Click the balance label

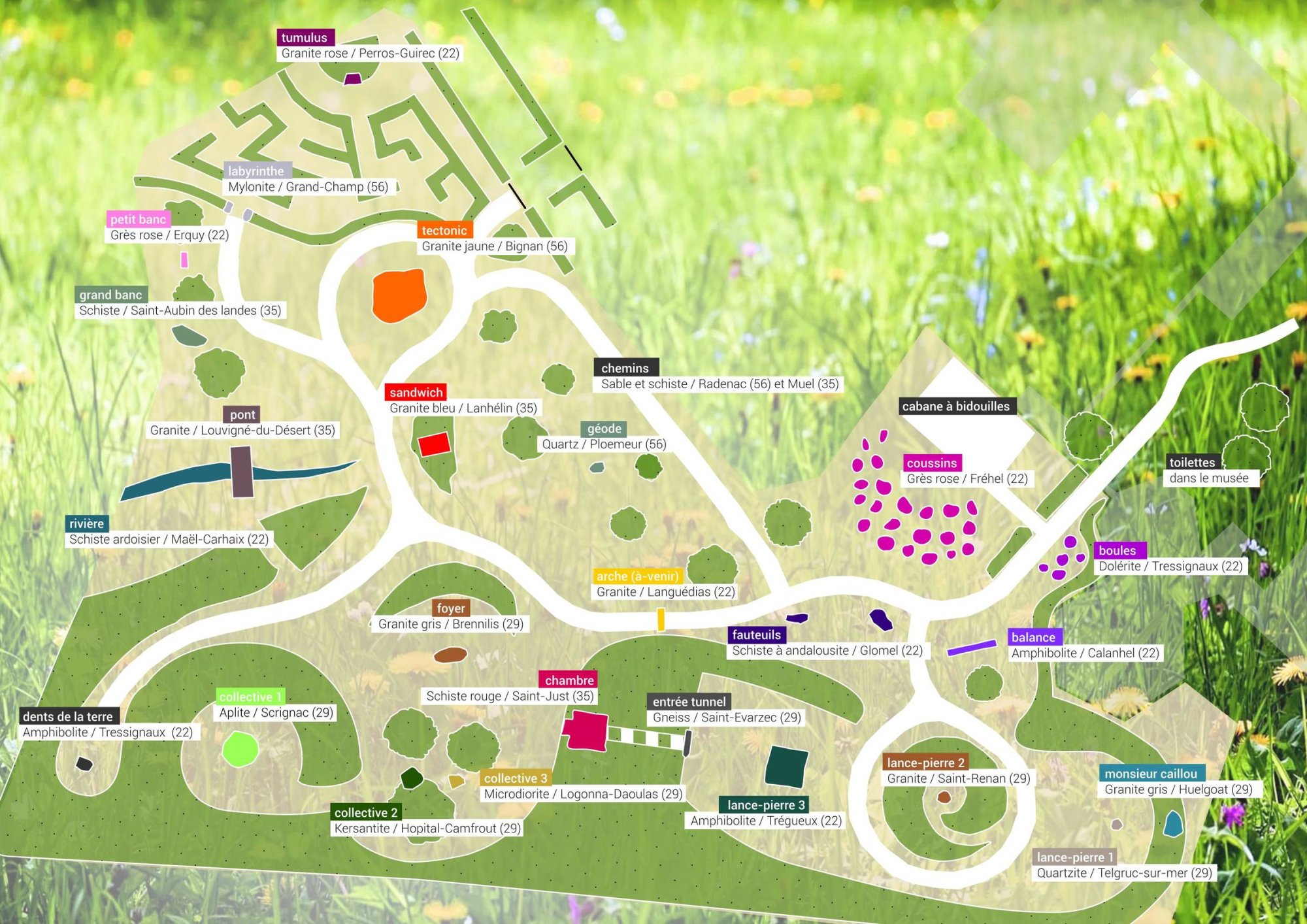point(1033,637)
